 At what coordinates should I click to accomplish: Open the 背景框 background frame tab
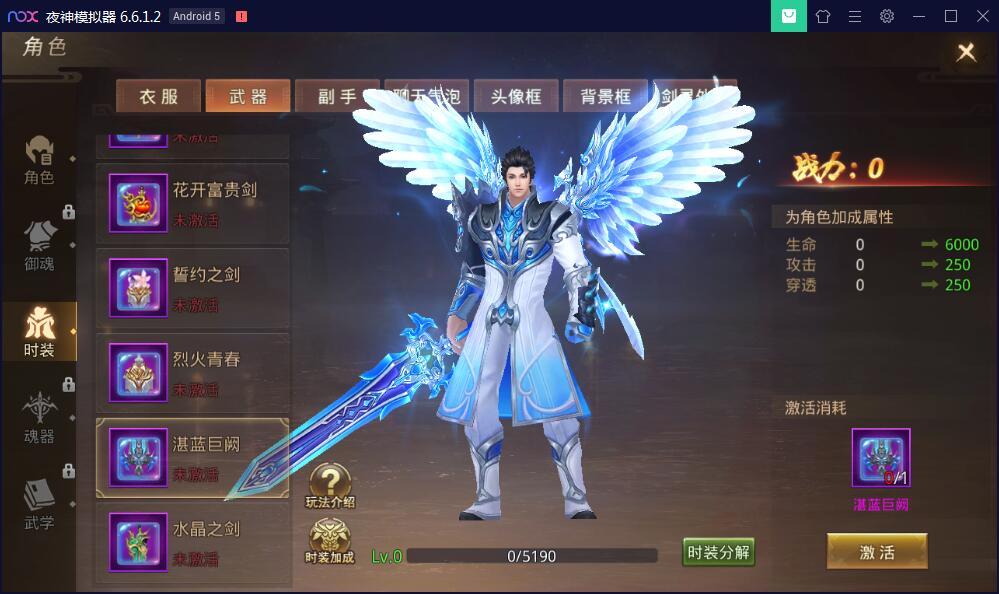coord(606,97)
